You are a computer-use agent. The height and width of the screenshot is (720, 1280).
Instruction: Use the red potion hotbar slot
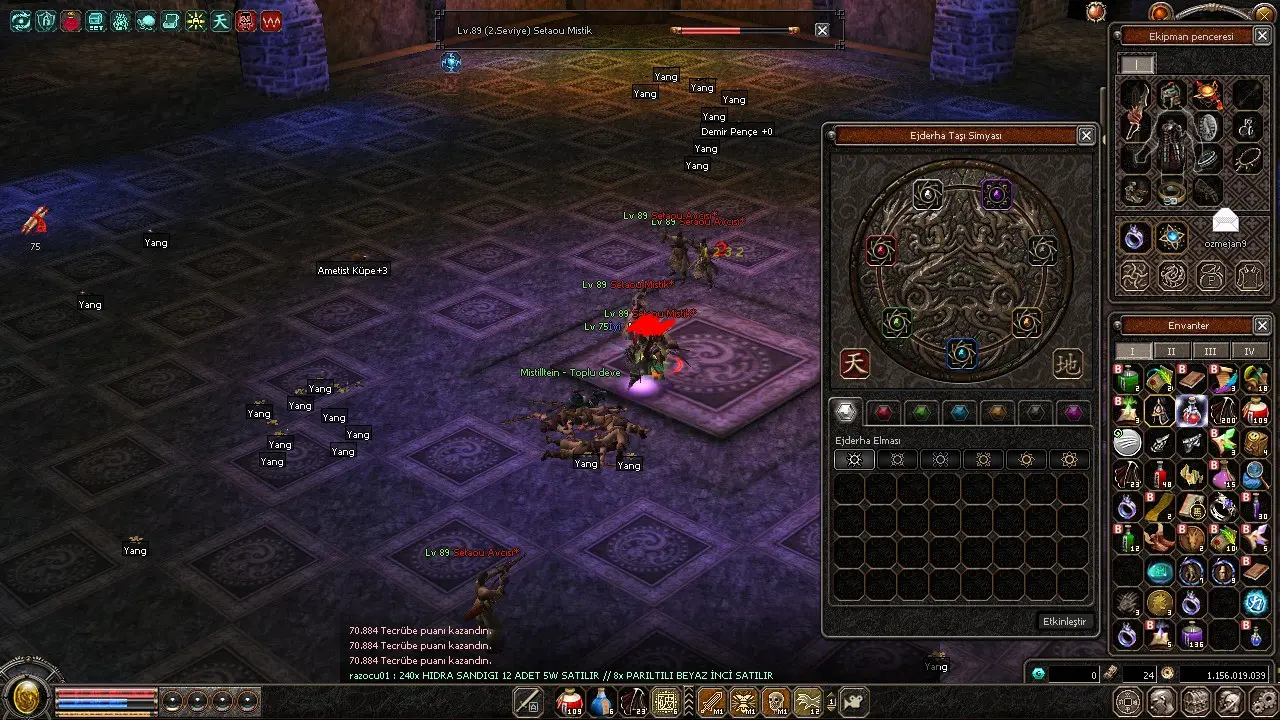pyautogui.click(x=569, y=702)
